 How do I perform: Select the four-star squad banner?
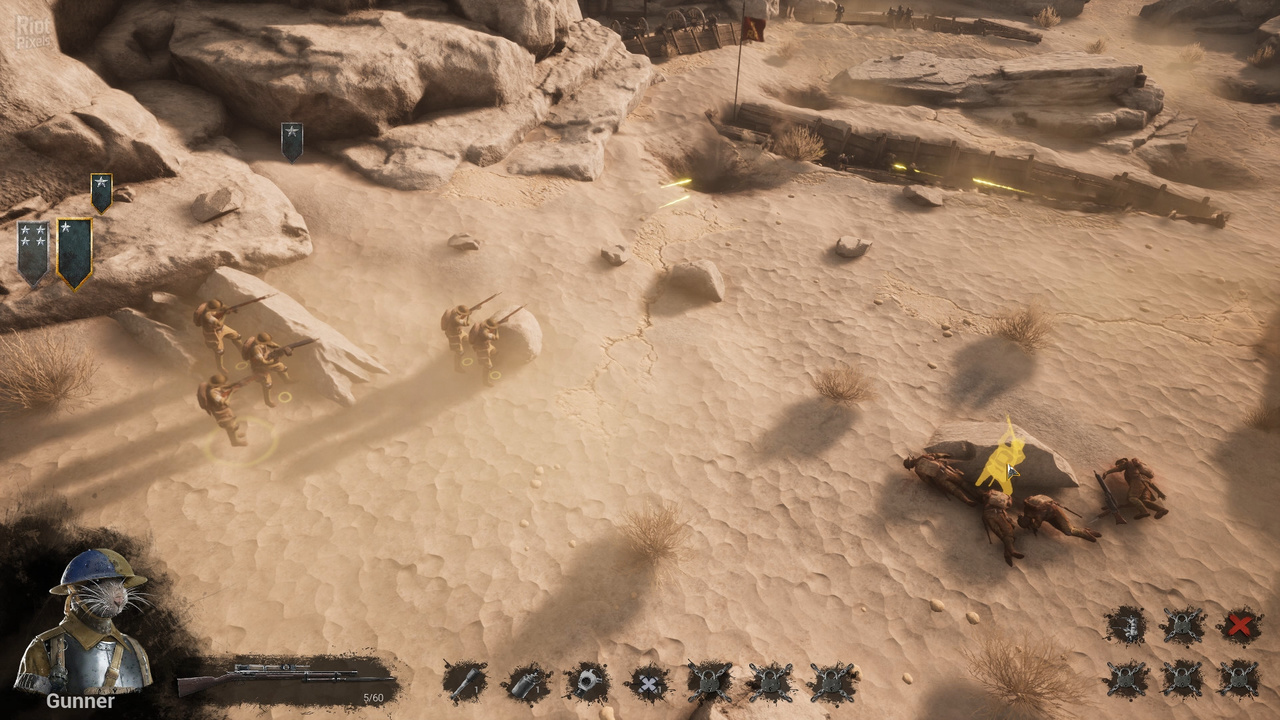(32, 253)
